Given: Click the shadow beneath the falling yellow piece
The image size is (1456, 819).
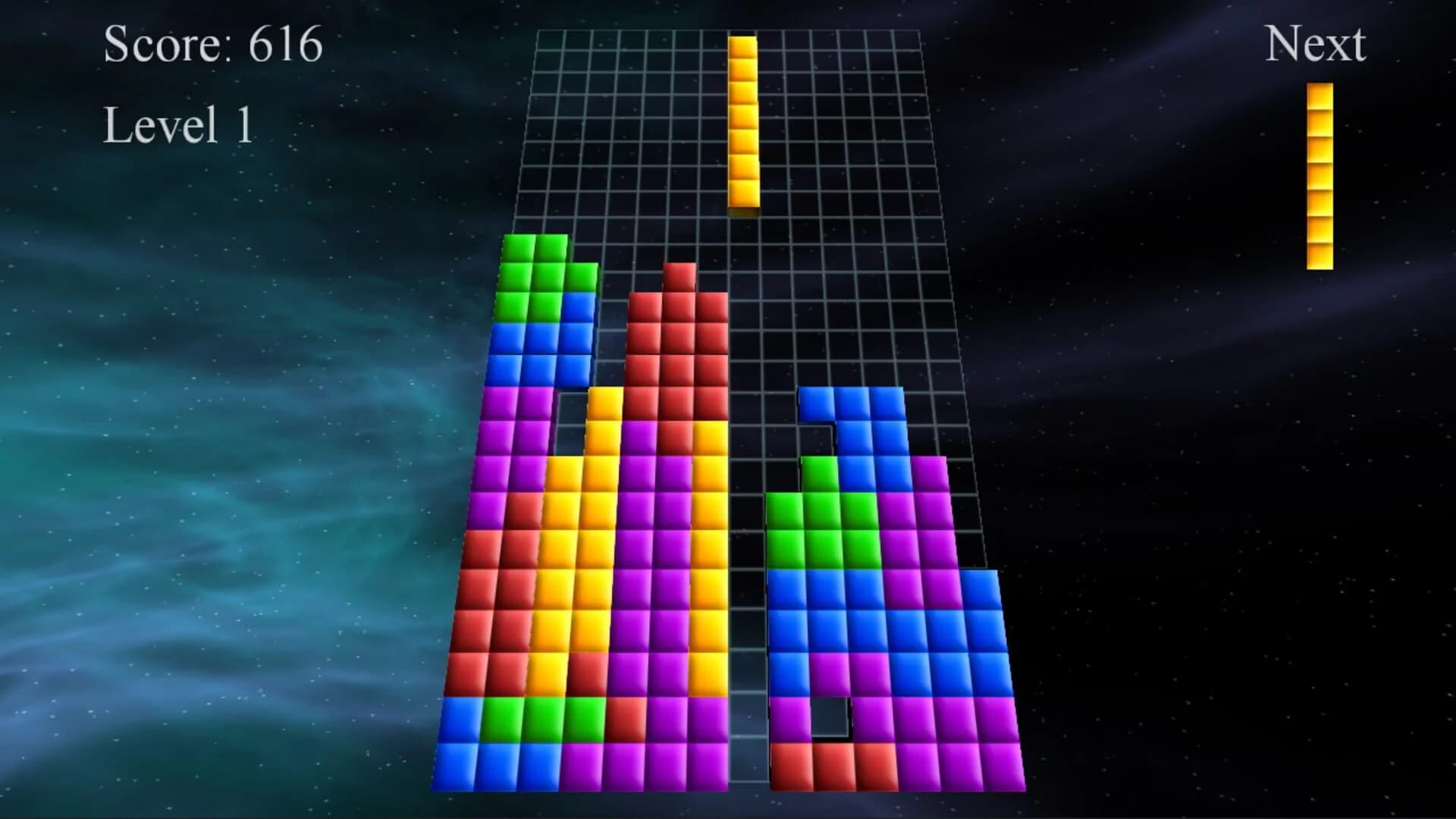Looking at the screenshot, I should click(x=743, y=214).
